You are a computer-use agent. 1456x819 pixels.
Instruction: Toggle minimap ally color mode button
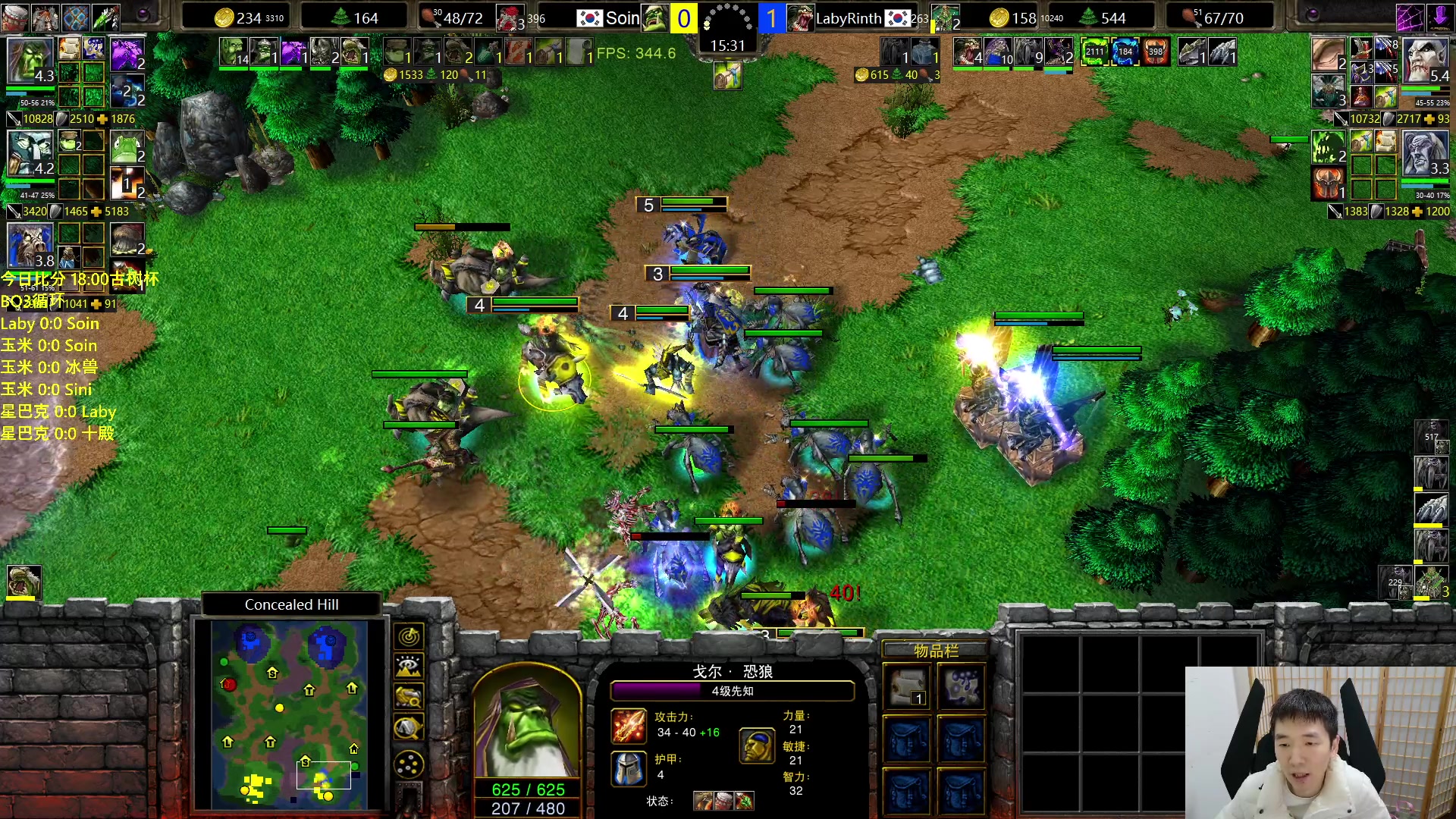(409, 697)
